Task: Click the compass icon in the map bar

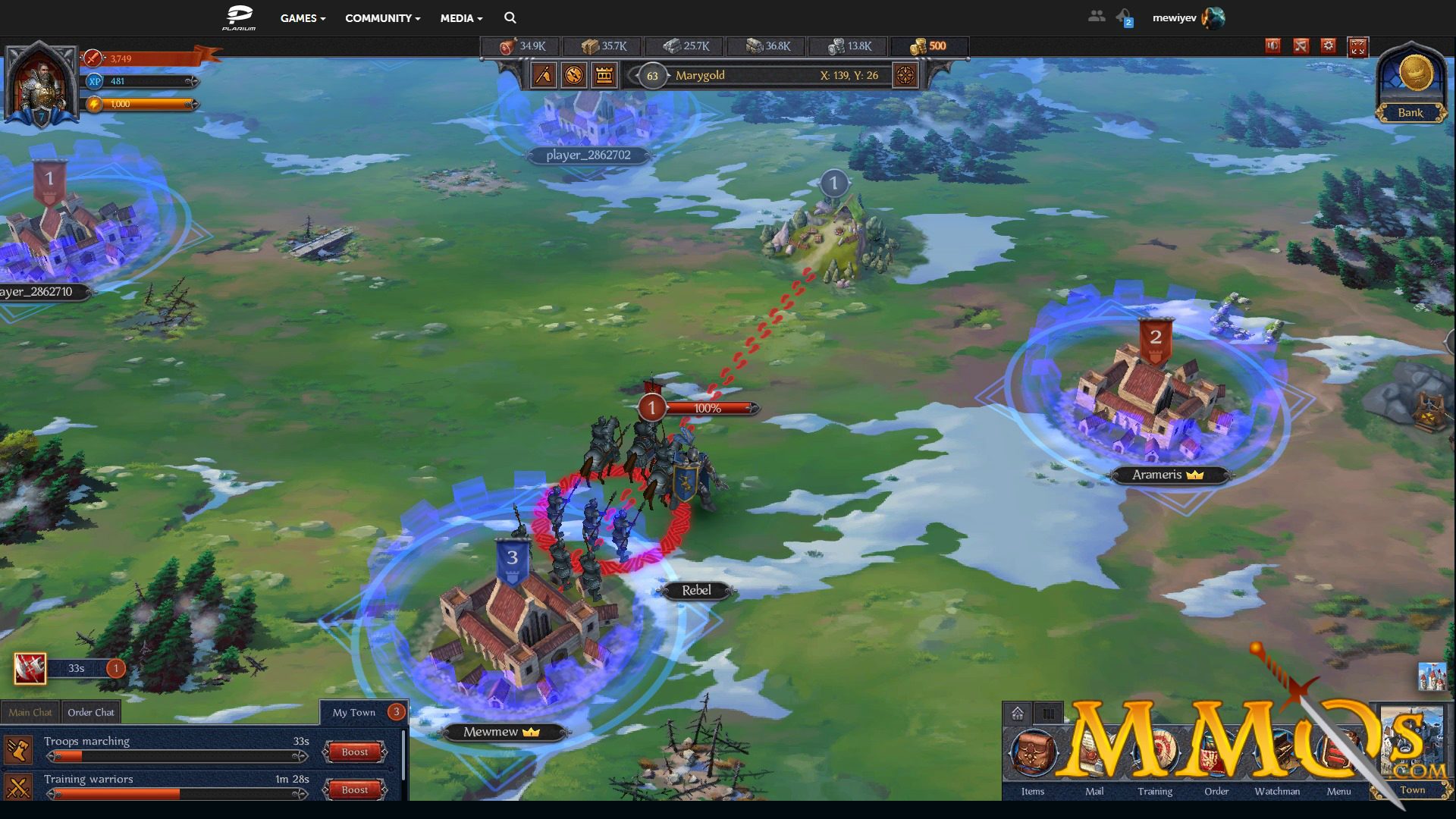Action: 574,75
